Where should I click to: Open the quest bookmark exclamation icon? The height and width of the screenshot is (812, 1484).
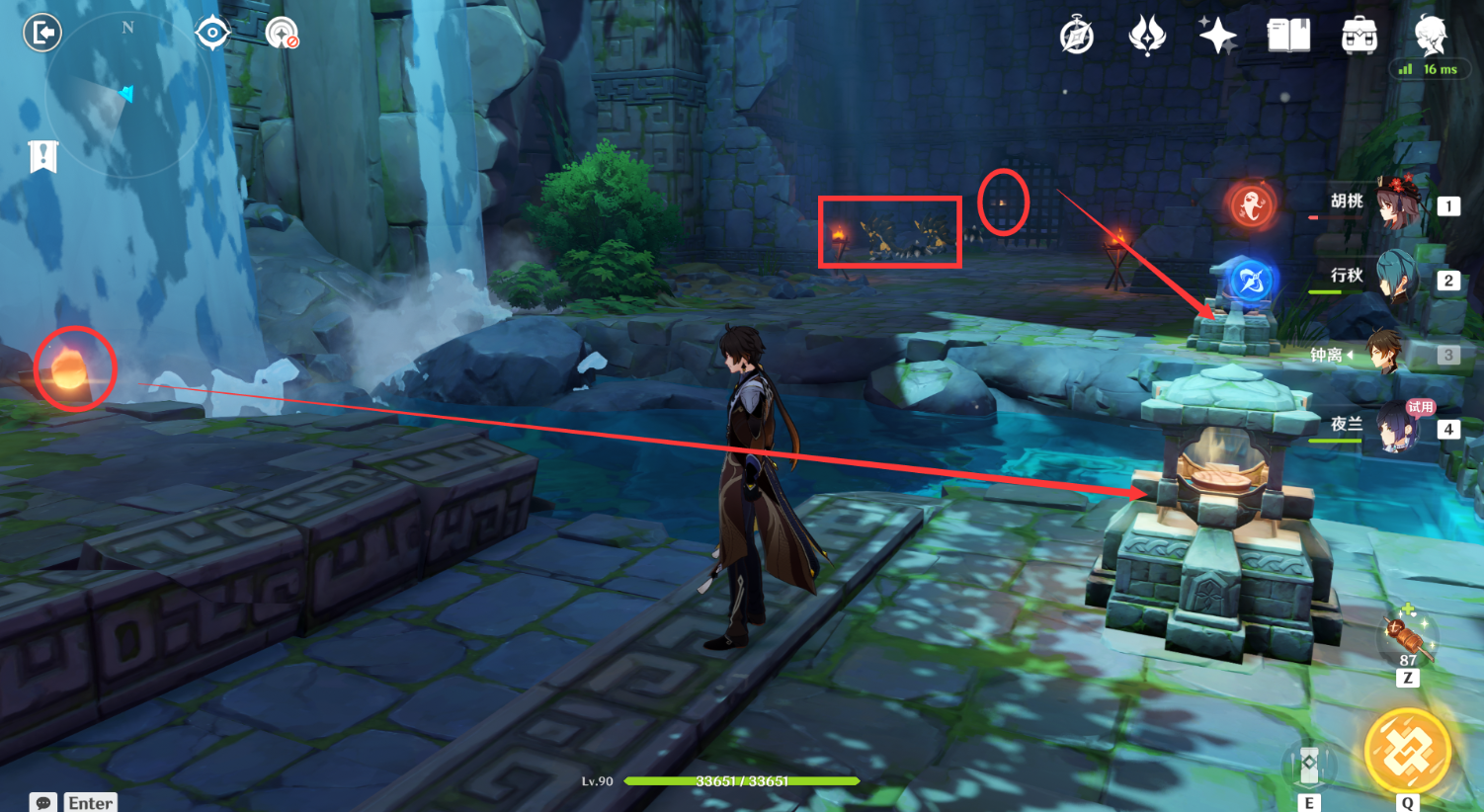42,156
